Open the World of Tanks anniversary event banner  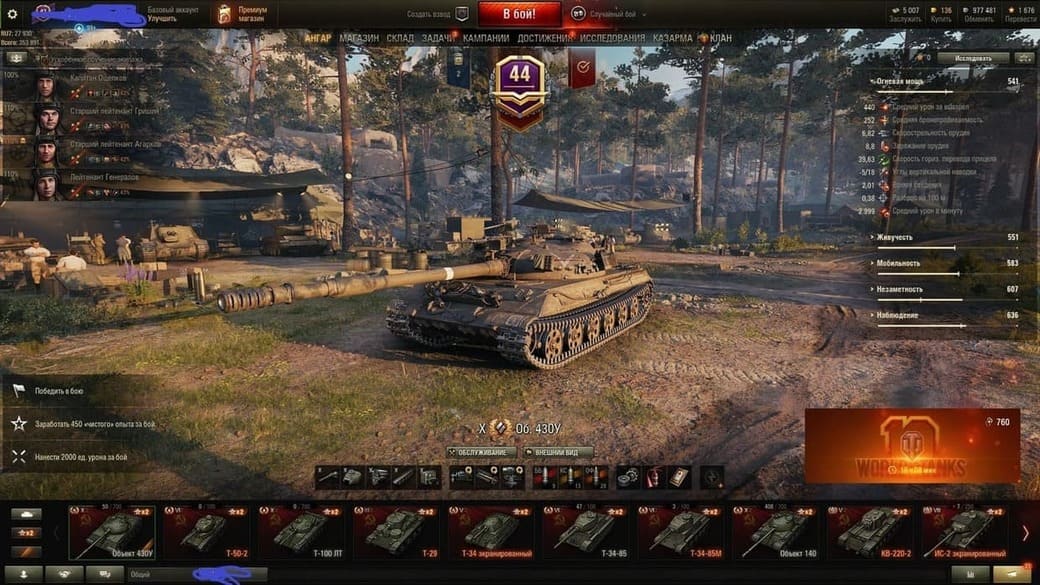point(911,445)
